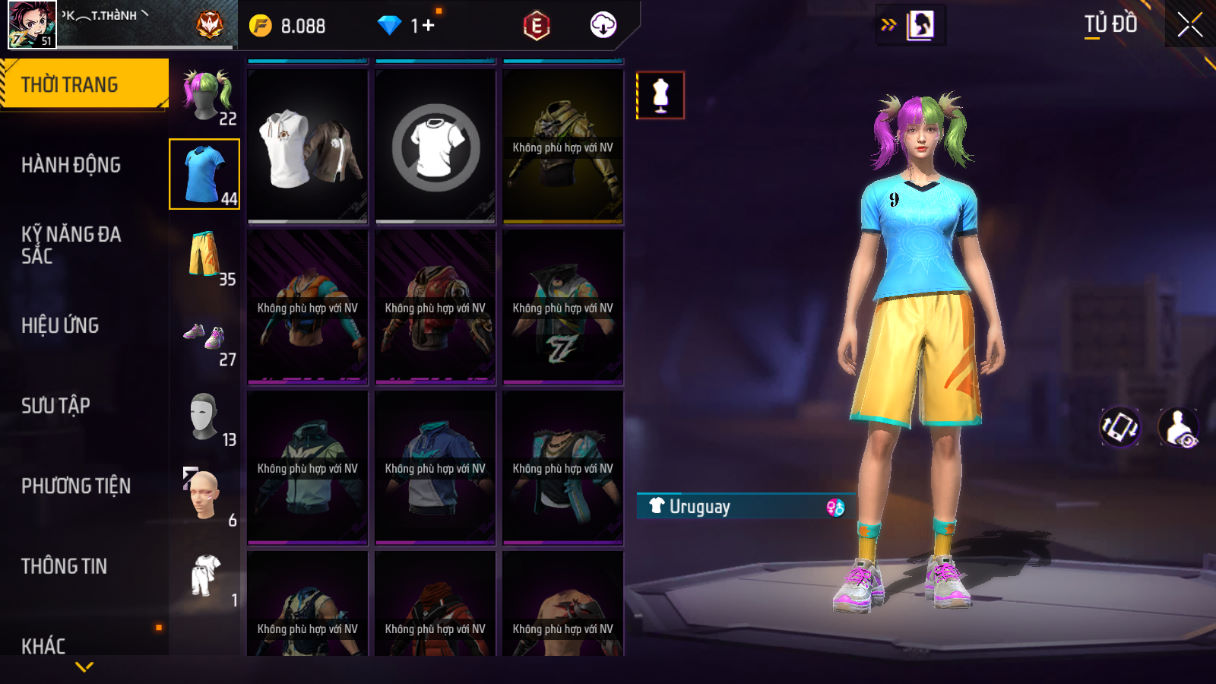Screen dimensions: 1216x684
Task: Open the THỜI TRANG fashion menu
Action: pos(84,85)
